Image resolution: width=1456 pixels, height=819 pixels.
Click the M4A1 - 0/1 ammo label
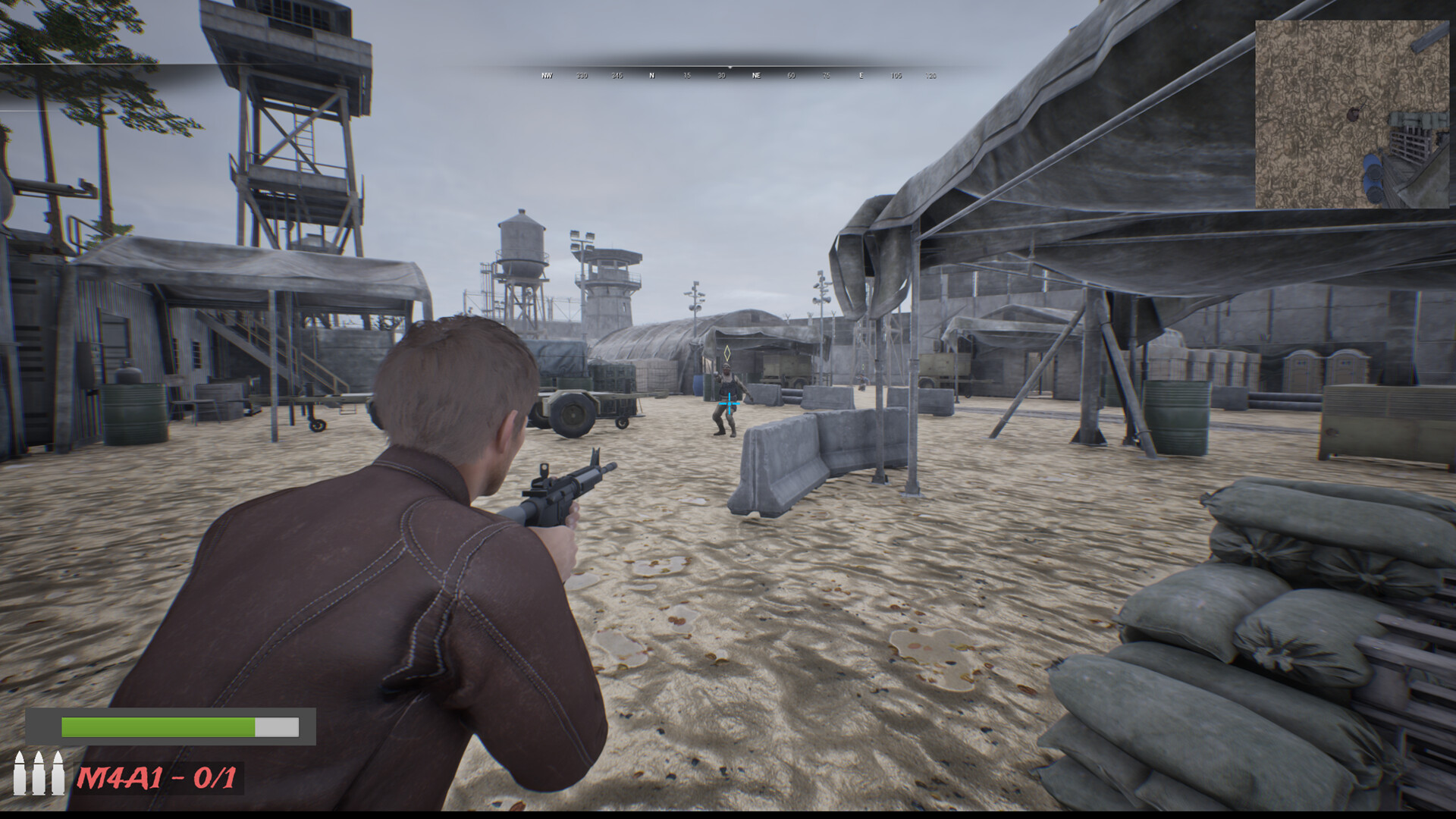coord(158,779)
